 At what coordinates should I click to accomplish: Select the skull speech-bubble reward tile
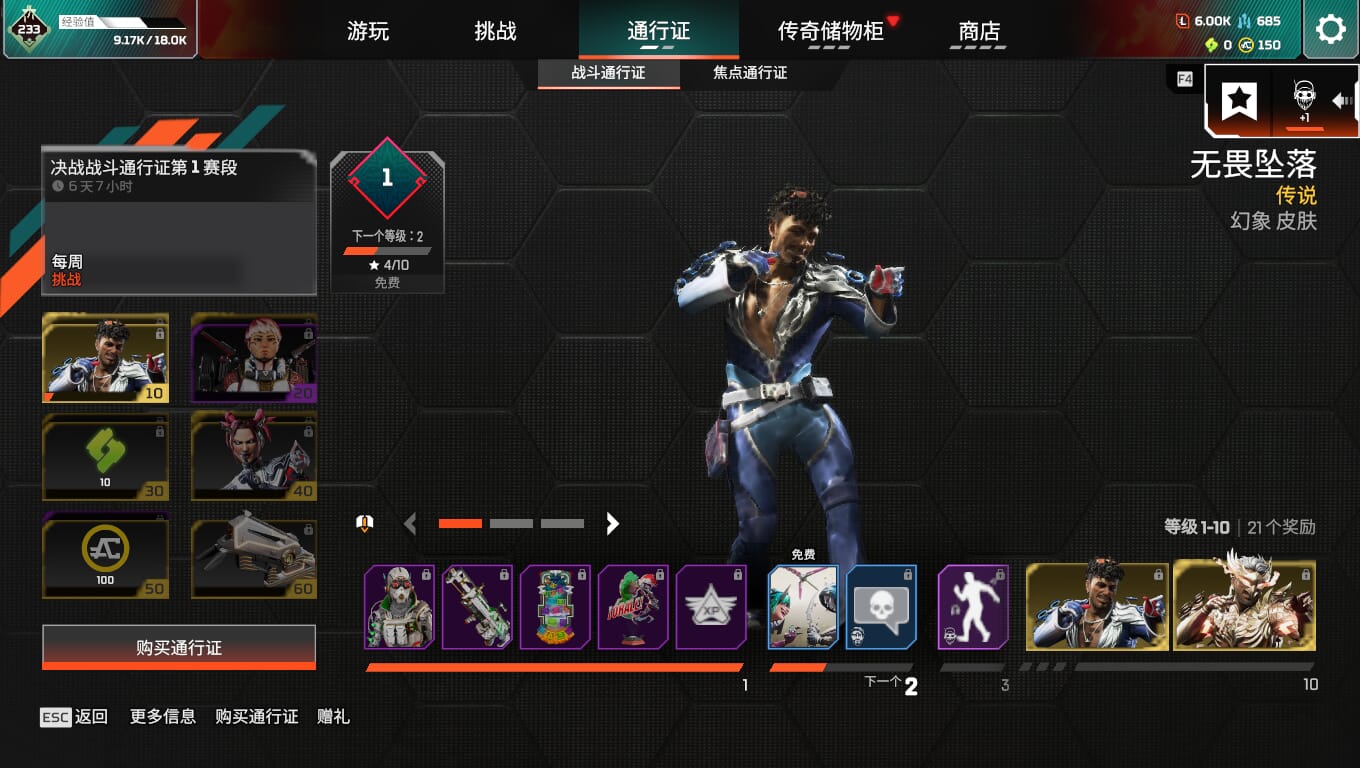pos(881,607)
